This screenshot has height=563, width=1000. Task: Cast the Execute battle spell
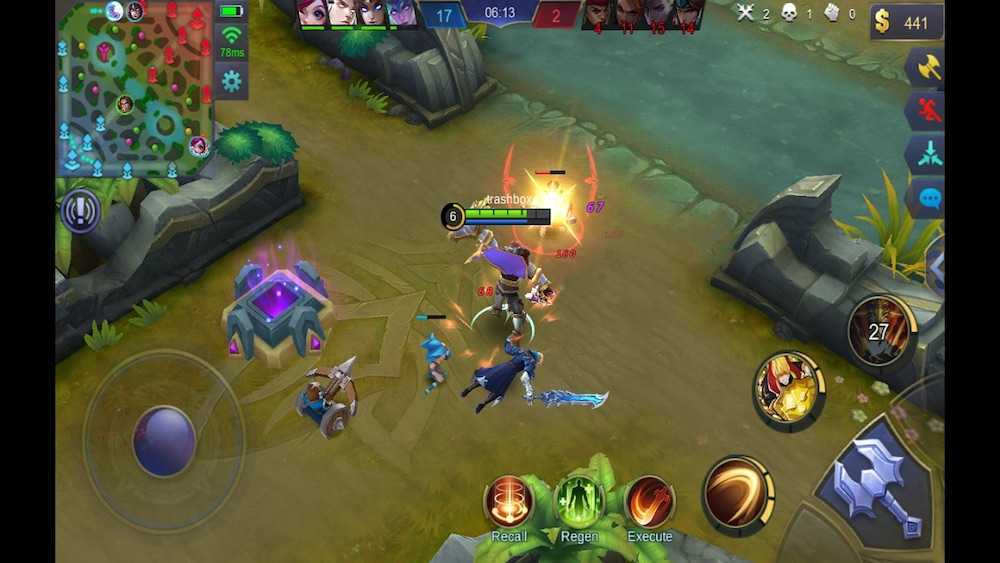[x=649, y=500]
